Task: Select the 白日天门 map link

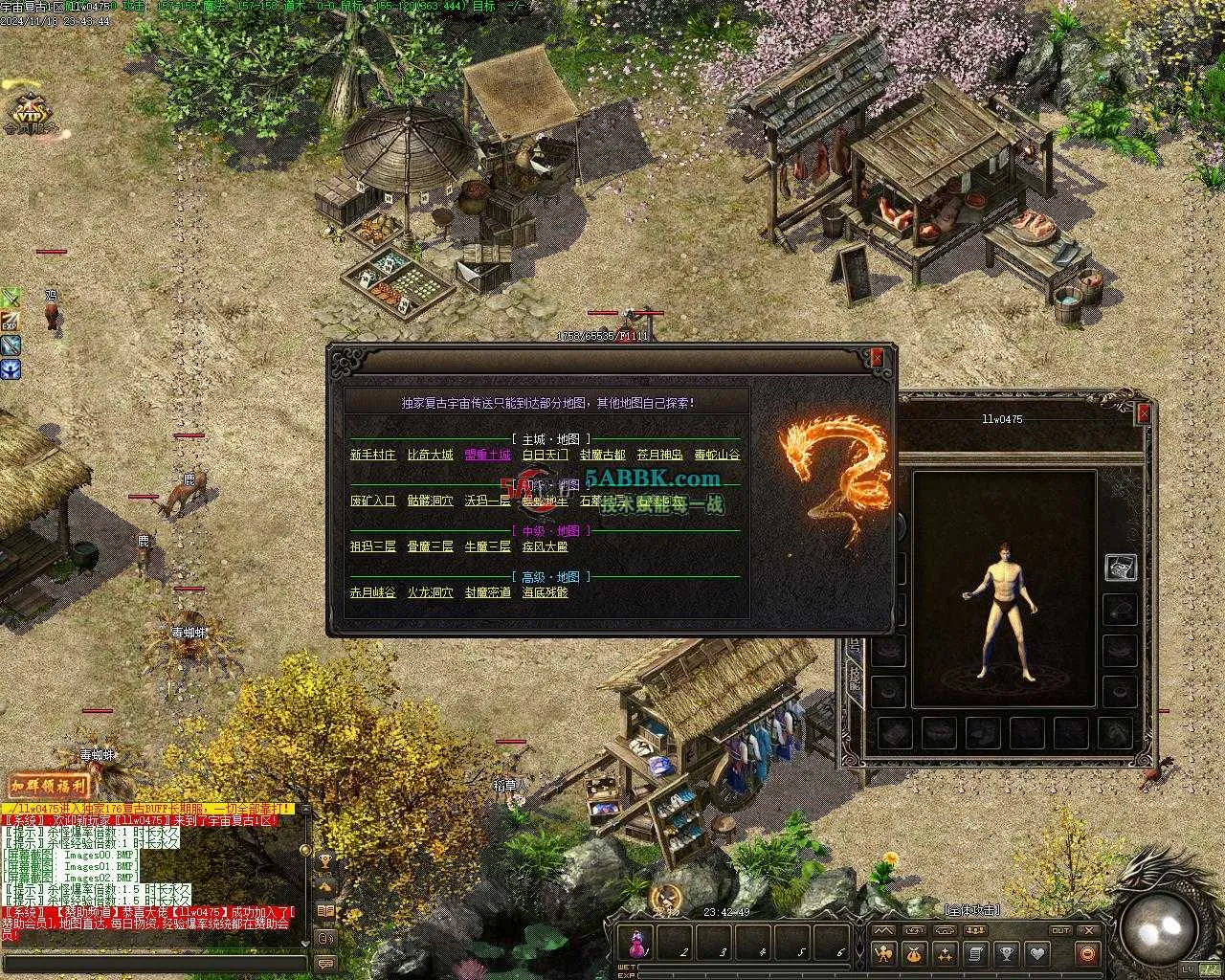Action: click(545, 455)
